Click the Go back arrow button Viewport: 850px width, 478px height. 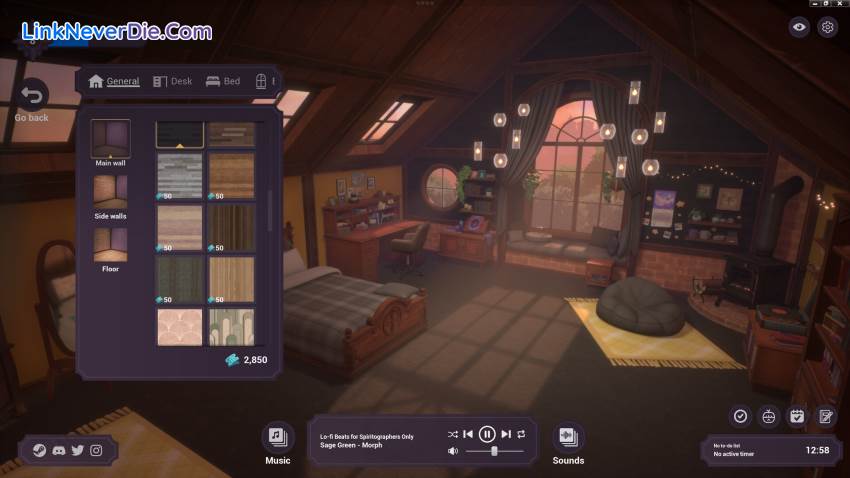coord(32,96)
